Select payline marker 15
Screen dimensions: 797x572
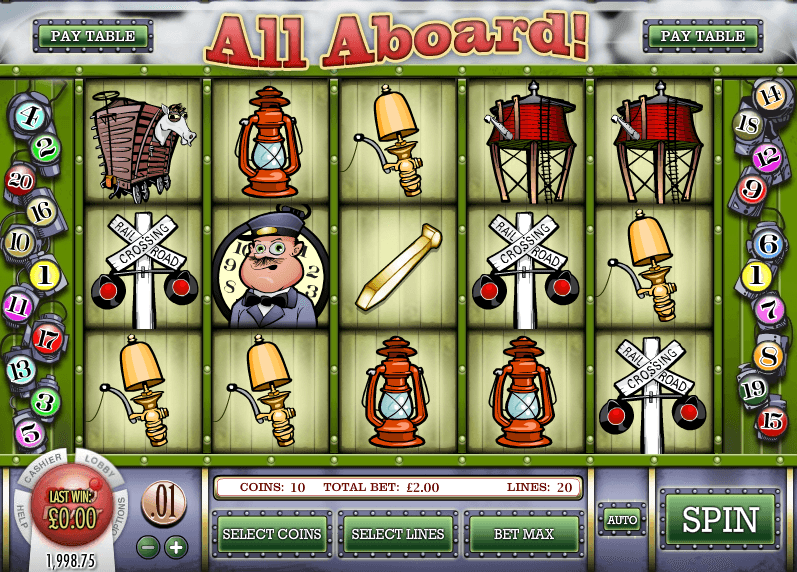pos(771,420)
